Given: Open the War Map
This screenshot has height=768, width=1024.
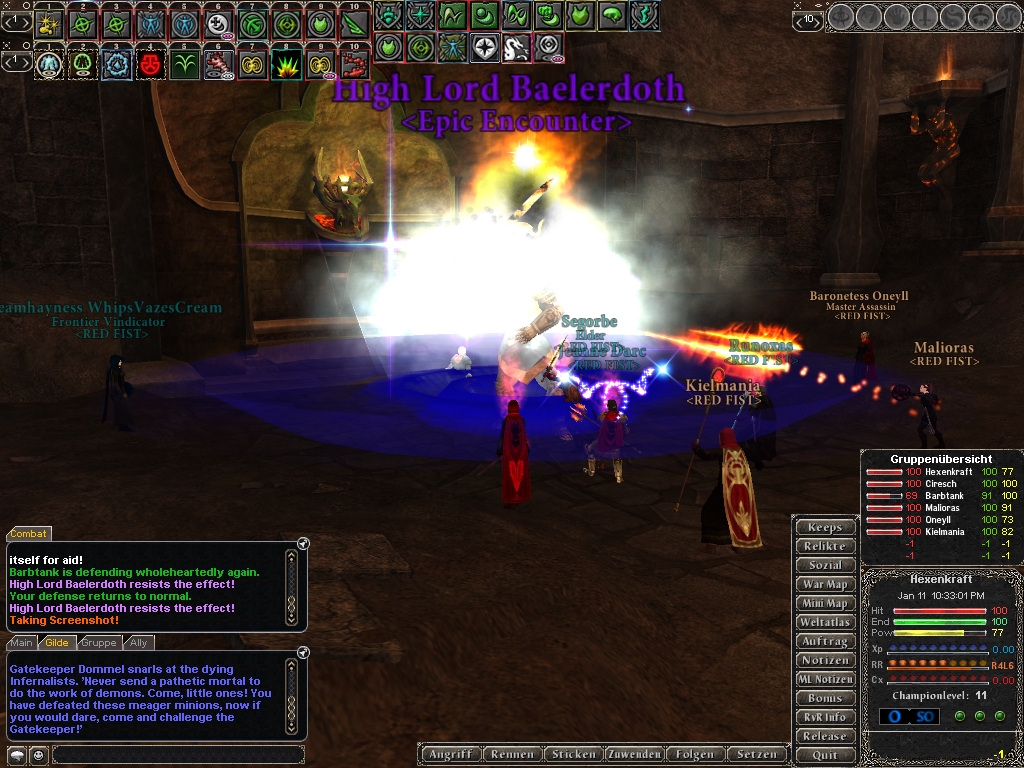Looking at the screenshot, I should point(825,584).
